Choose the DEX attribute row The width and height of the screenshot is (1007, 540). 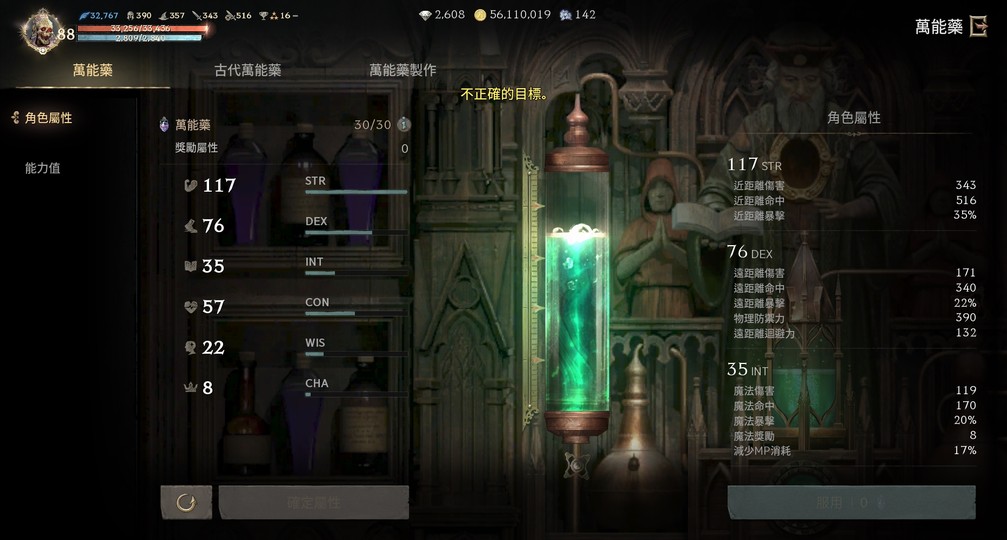[295, 226]
